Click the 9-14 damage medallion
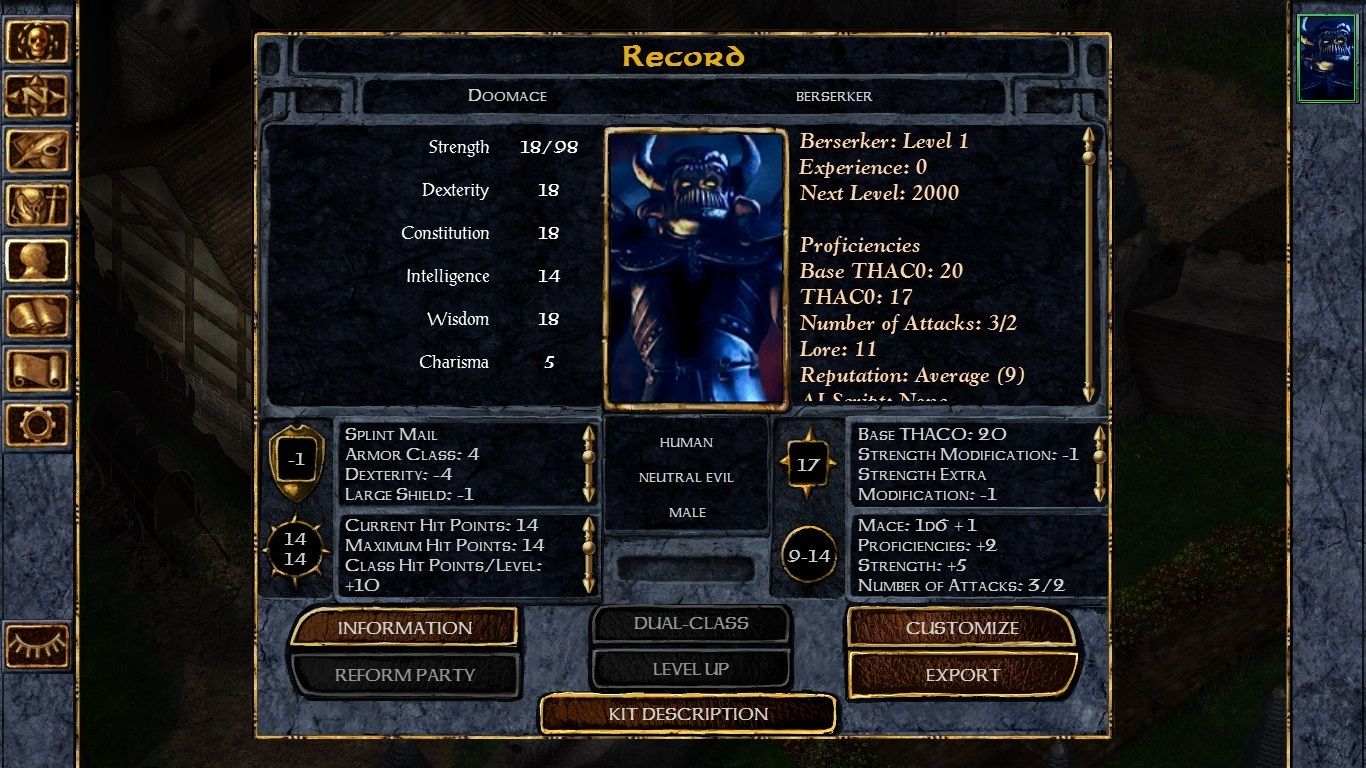The height and width of the screenshot is (768, 1366). coord(809,556)
